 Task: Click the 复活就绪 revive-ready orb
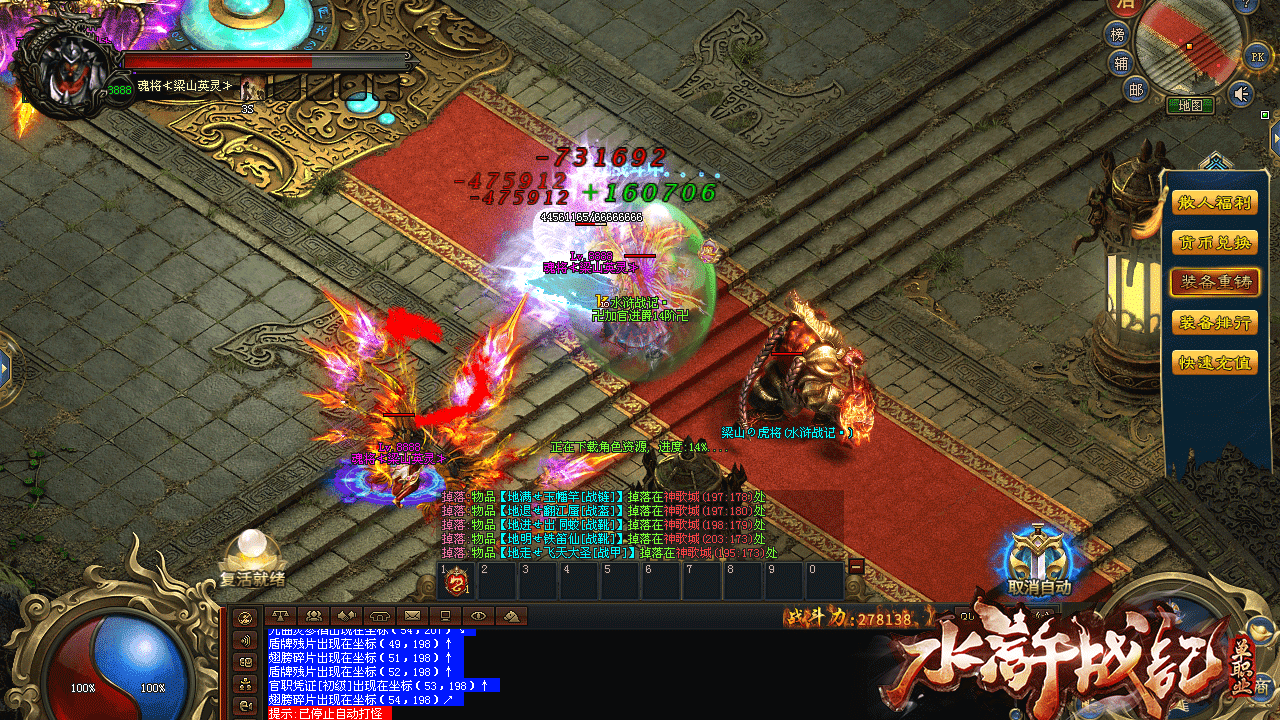point(252,557)
